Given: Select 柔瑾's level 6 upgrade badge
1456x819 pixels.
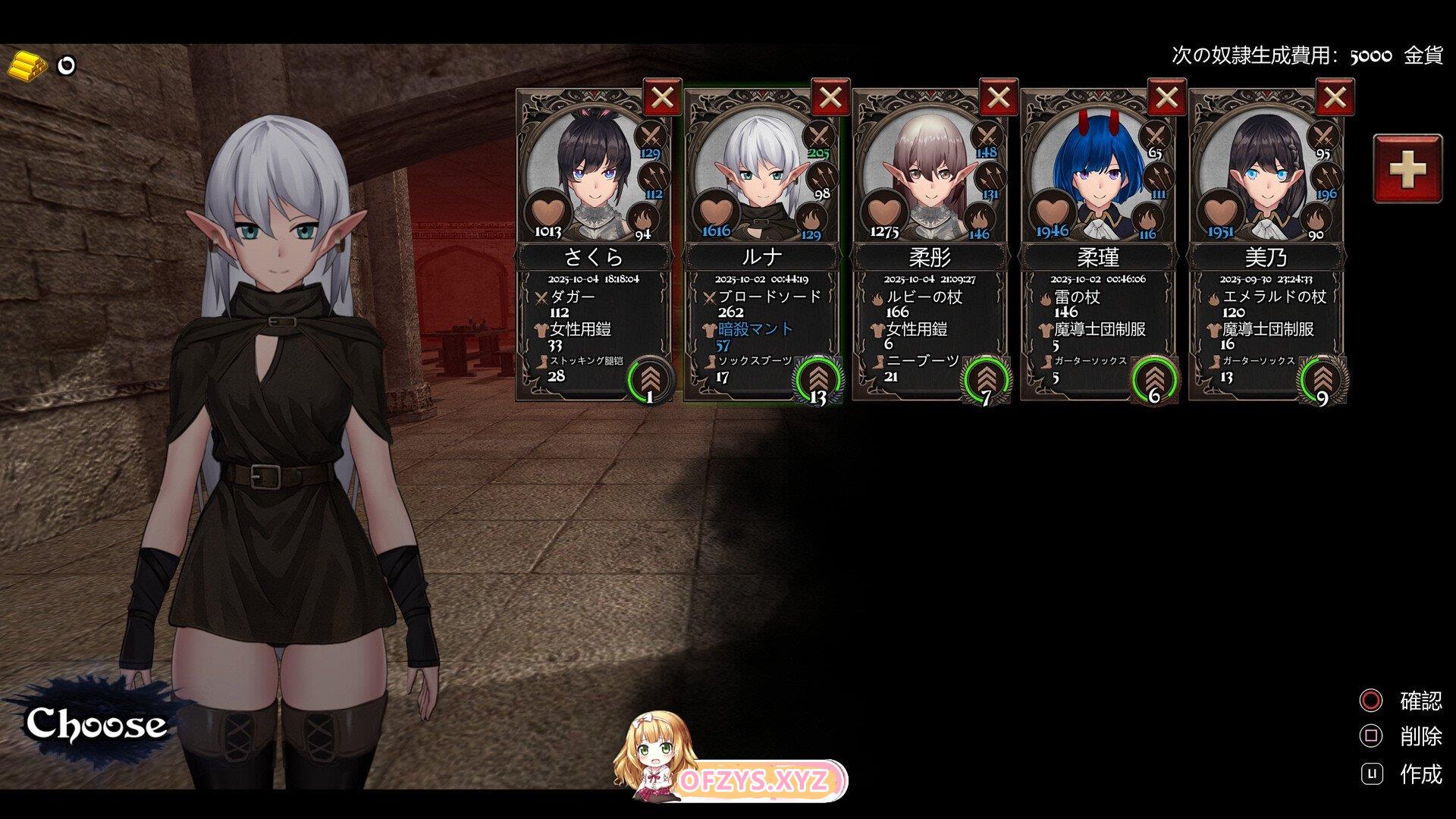Looking at the screenshot, I should point(1154,379).
